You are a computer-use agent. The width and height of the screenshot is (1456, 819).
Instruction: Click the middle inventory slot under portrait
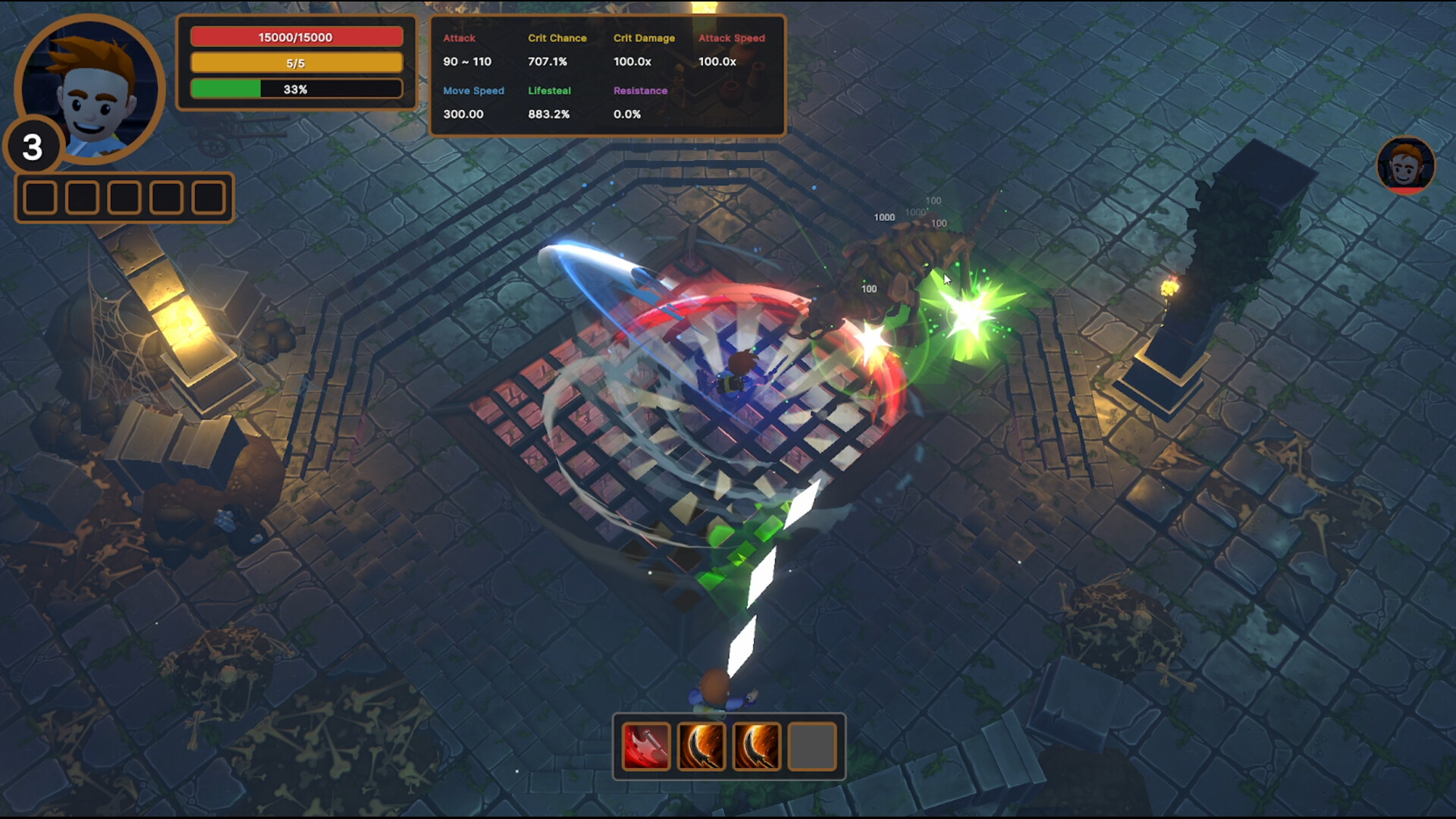(x=123, y=197)
